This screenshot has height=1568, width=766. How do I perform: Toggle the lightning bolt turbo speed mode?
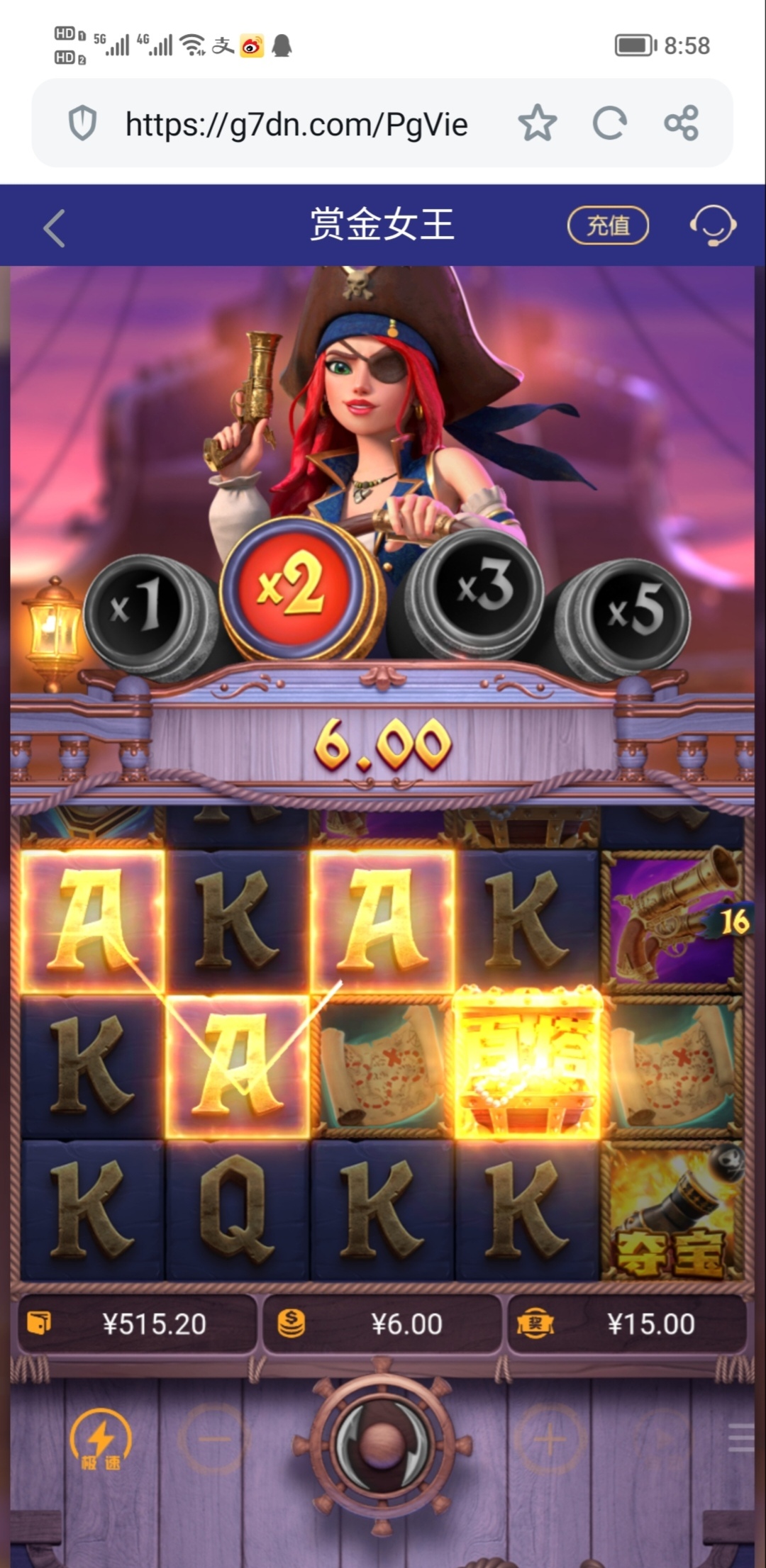[x=101, y=1439]
